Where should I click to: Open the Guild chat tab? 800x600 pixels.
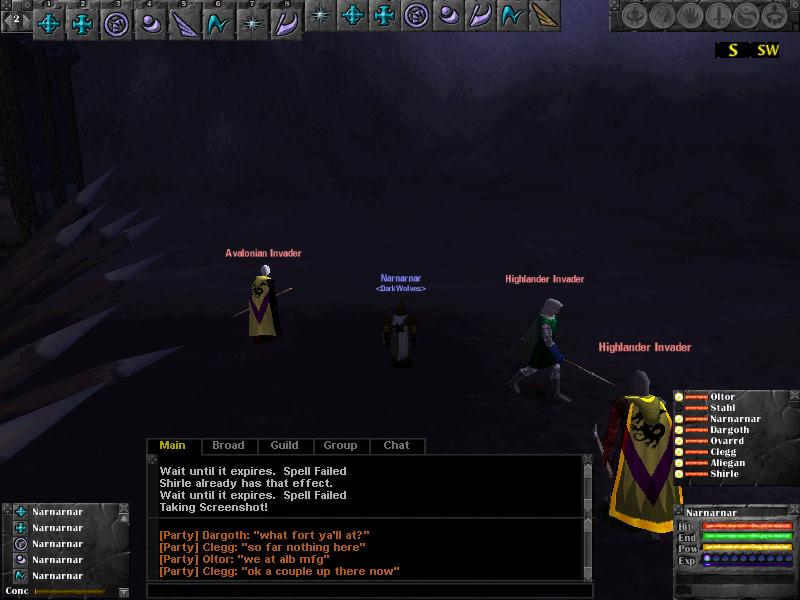pyautogui.click(x=284, y=446)
